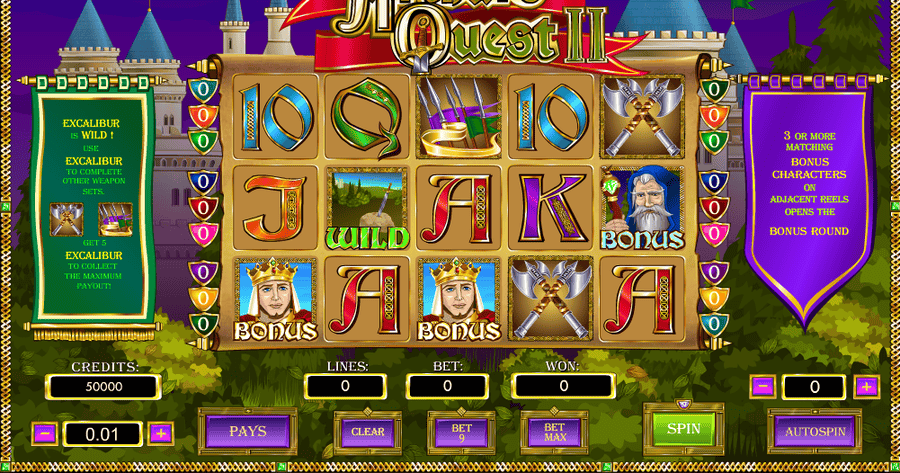This screenshot has width=900, height=473.
Task: Spin the reels with the green SPIN button
Action: [683, 429]
